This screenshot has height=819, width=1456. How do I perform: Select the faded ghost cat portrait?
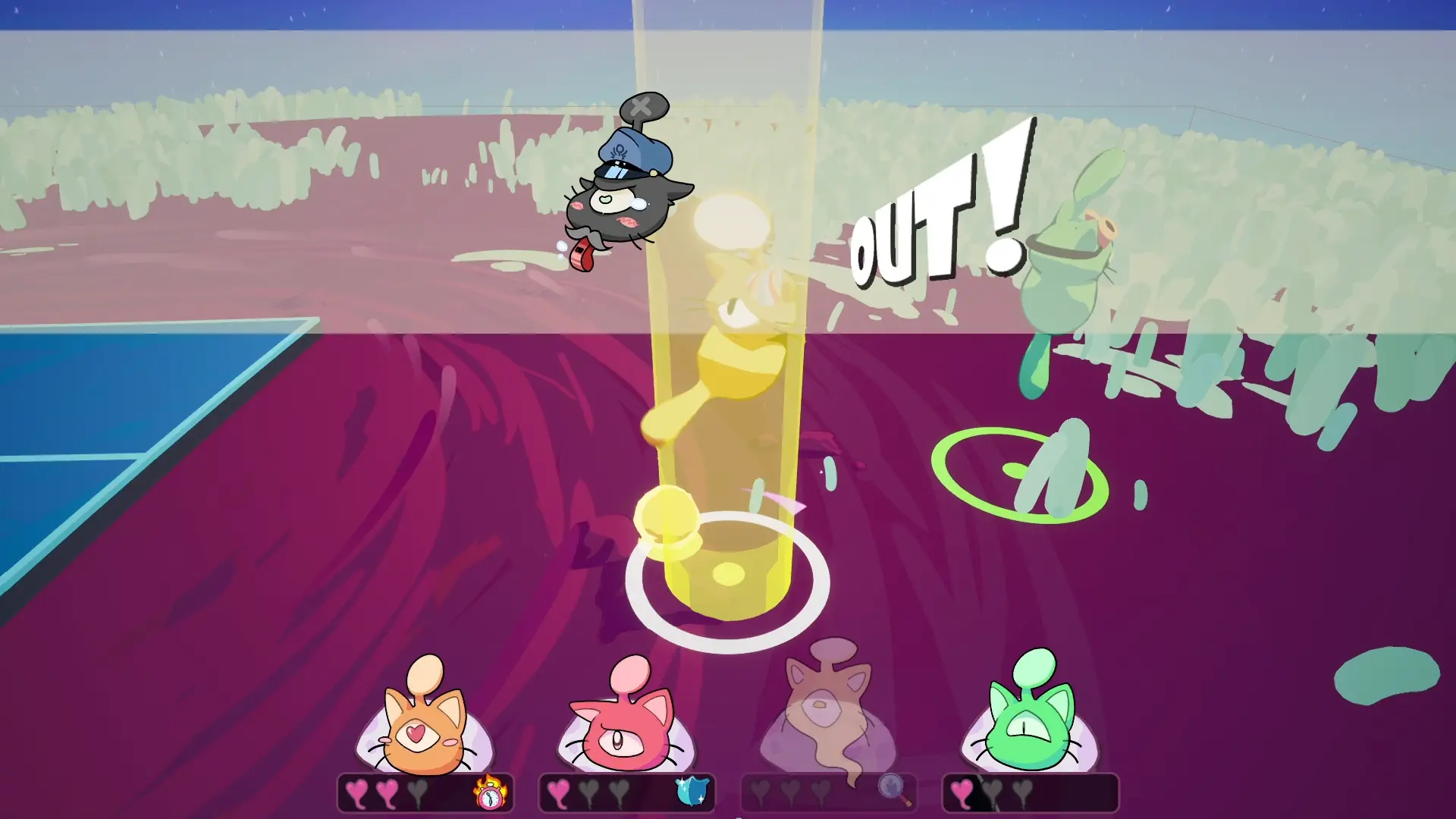click(x=828, y=713)
